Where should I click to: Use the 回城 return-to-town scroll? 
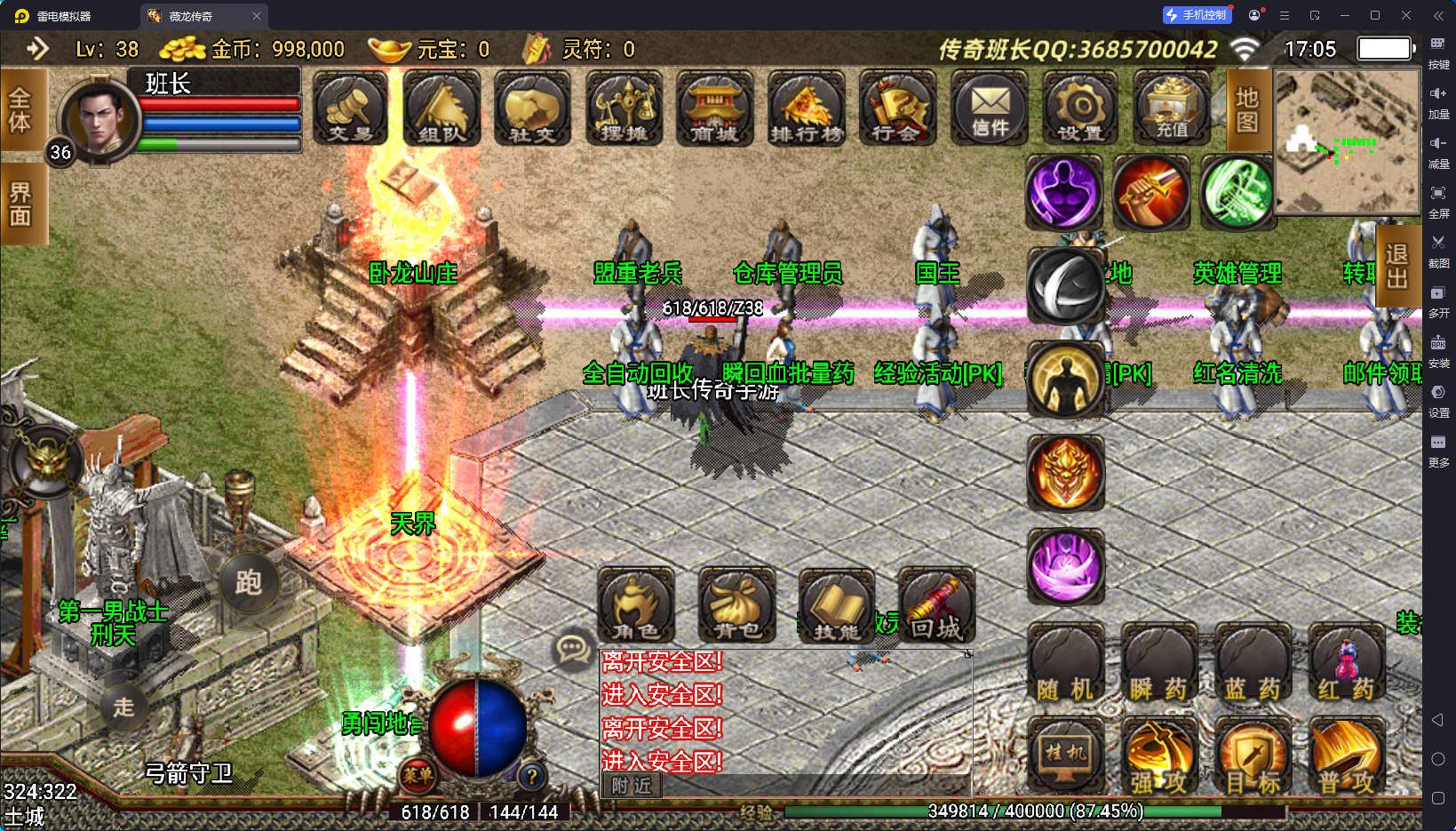tap(935, 606)
